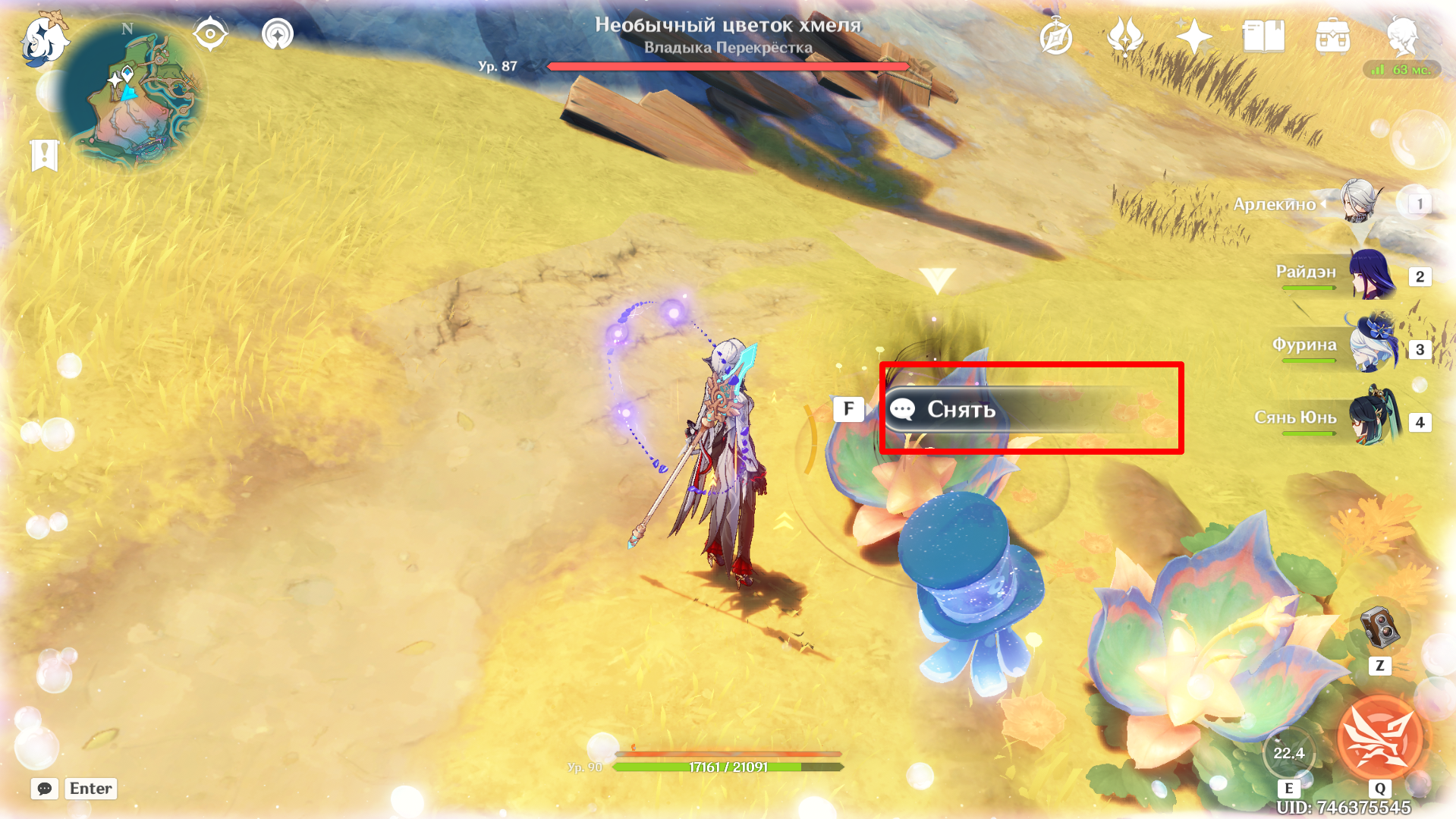Viewport: 1456px width, 819px height.
Task: Click the chat bubble icon bottom left
Action: point(44,789)
